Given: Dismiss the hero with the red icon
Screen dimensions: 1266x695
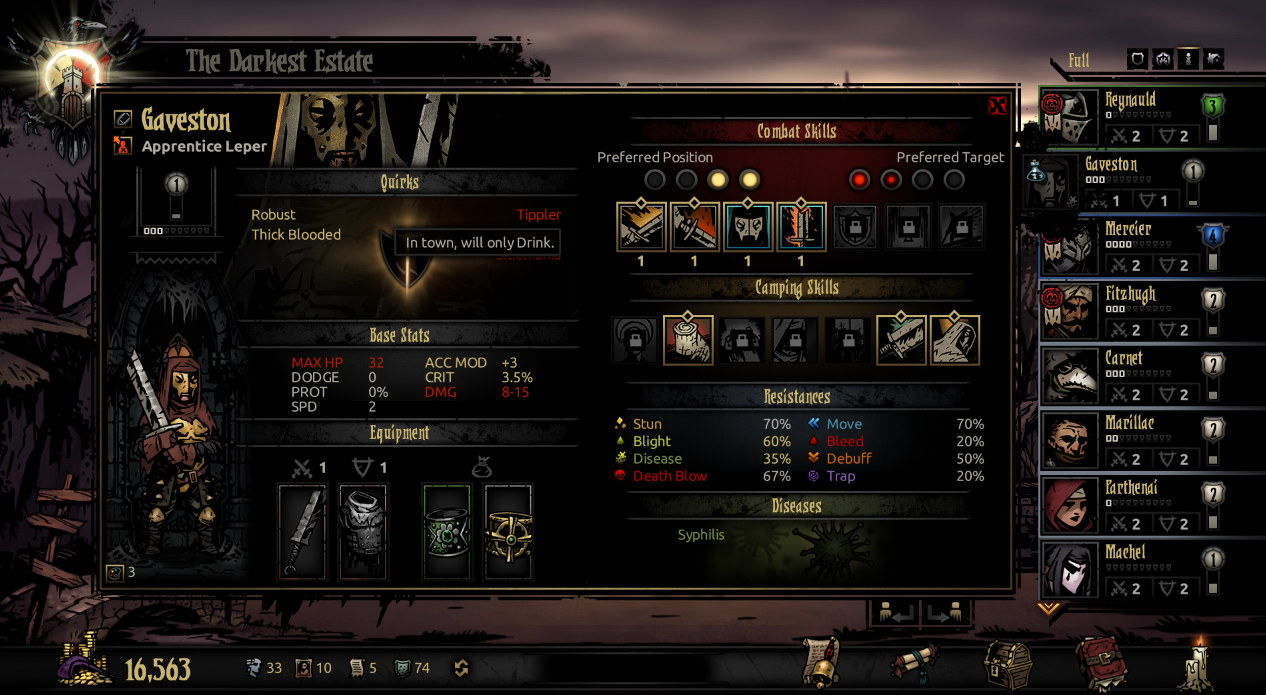Looking at the screenshot, I should click(123, 146).
